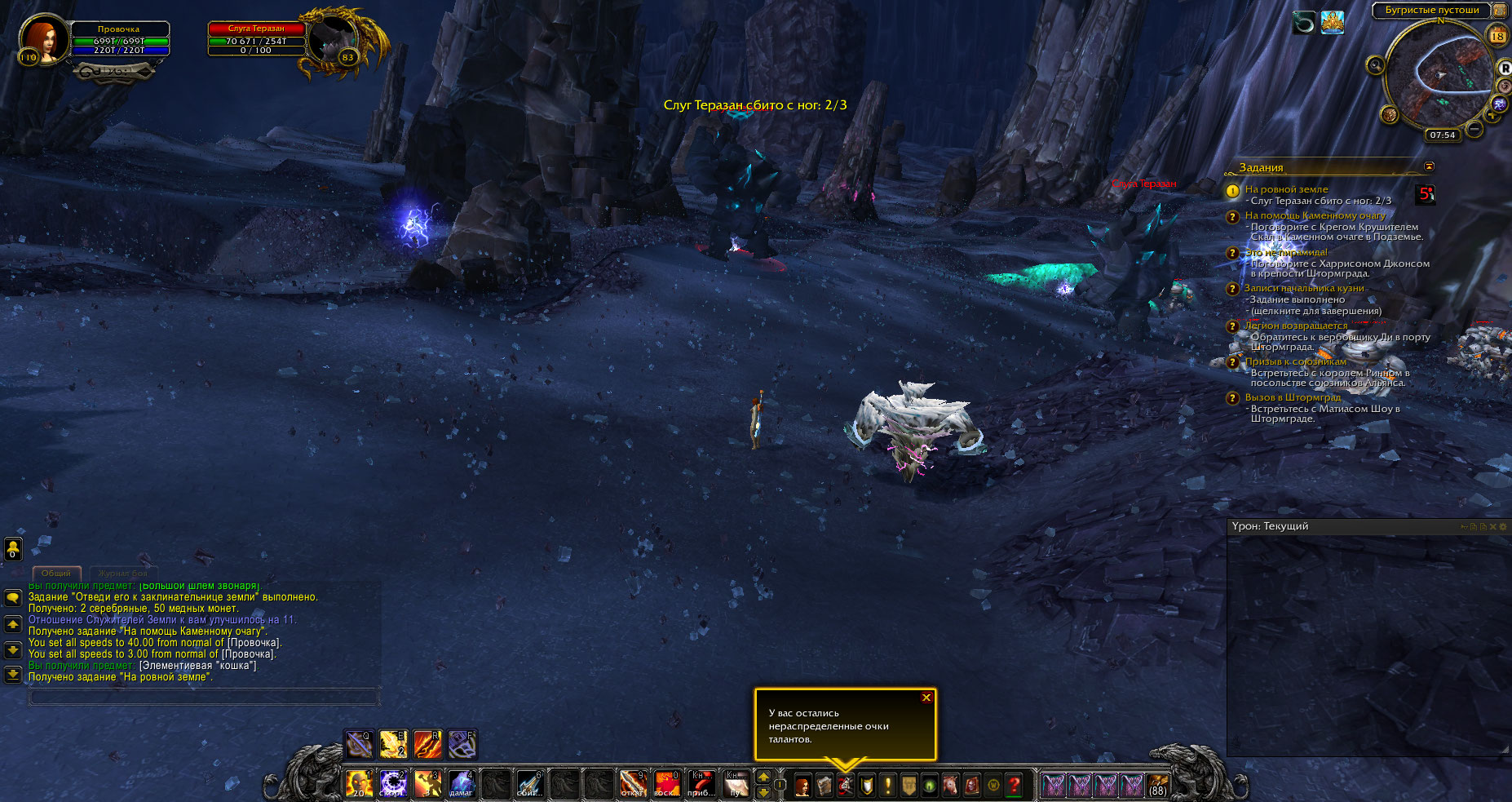1512x802 pixels.
Task: Open the calendar showing day 18
Action: coord(1497,35)
